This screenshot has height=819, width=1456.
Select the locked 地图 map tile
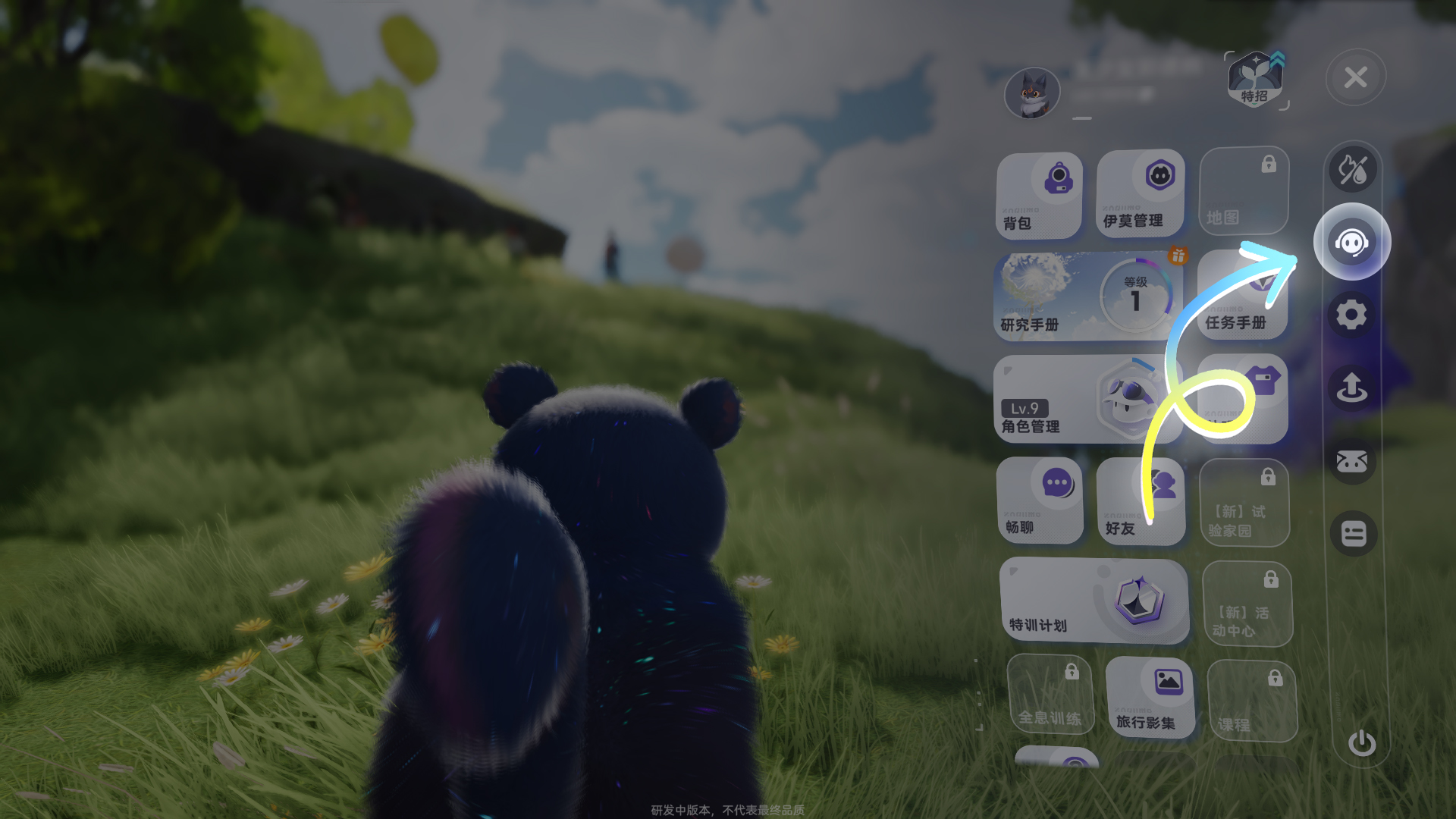[1243, 192]
